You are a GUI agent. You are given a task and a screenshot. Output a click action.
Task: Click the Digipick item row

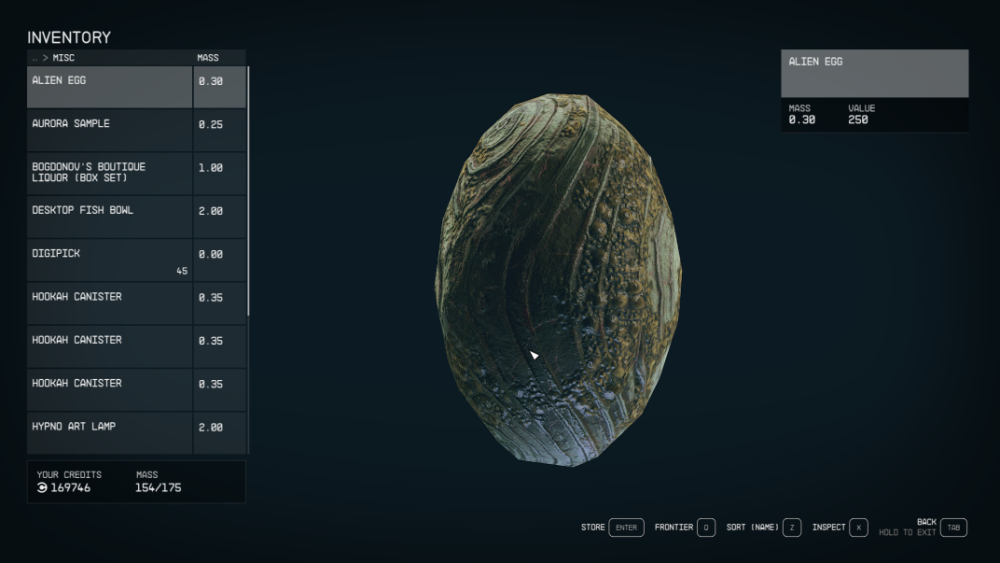[x=110, y=260]
